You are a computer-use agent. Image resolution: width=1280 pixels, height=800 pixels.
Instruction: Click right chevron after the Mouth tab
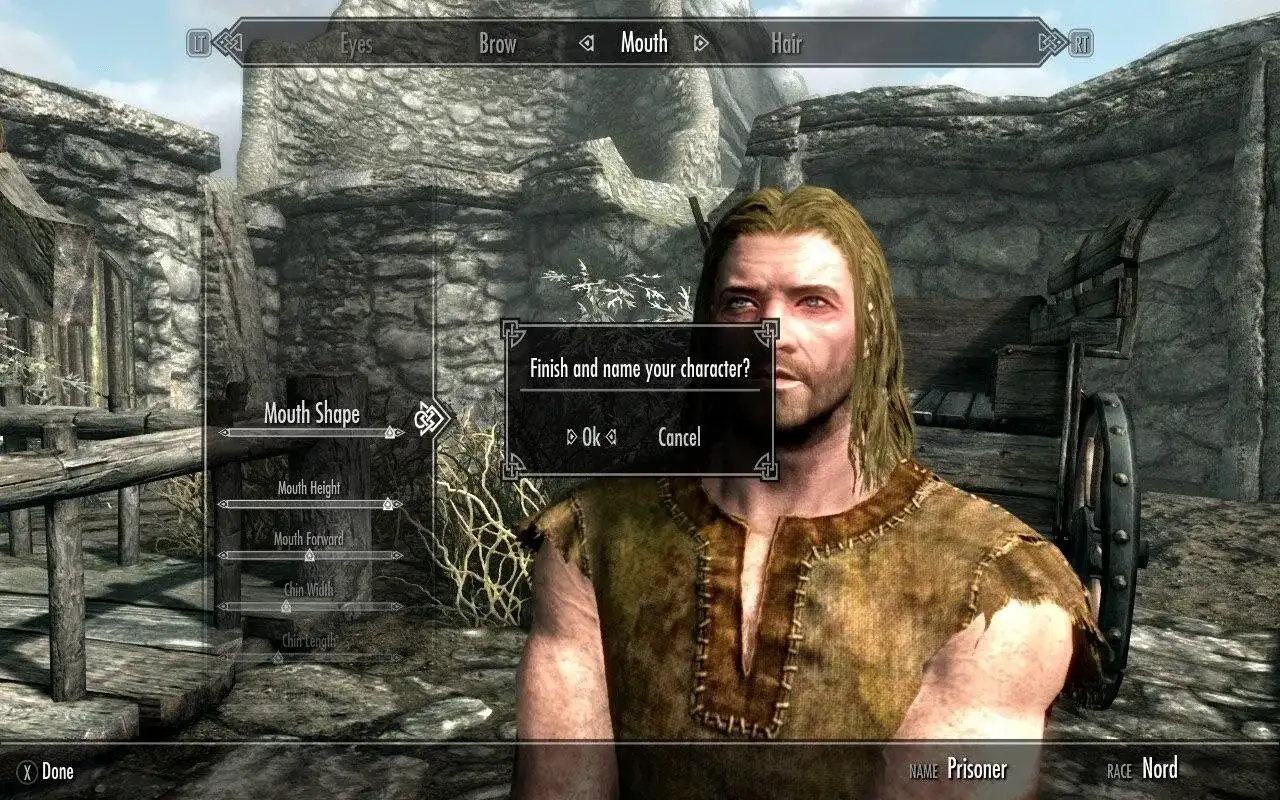(700, 44)
